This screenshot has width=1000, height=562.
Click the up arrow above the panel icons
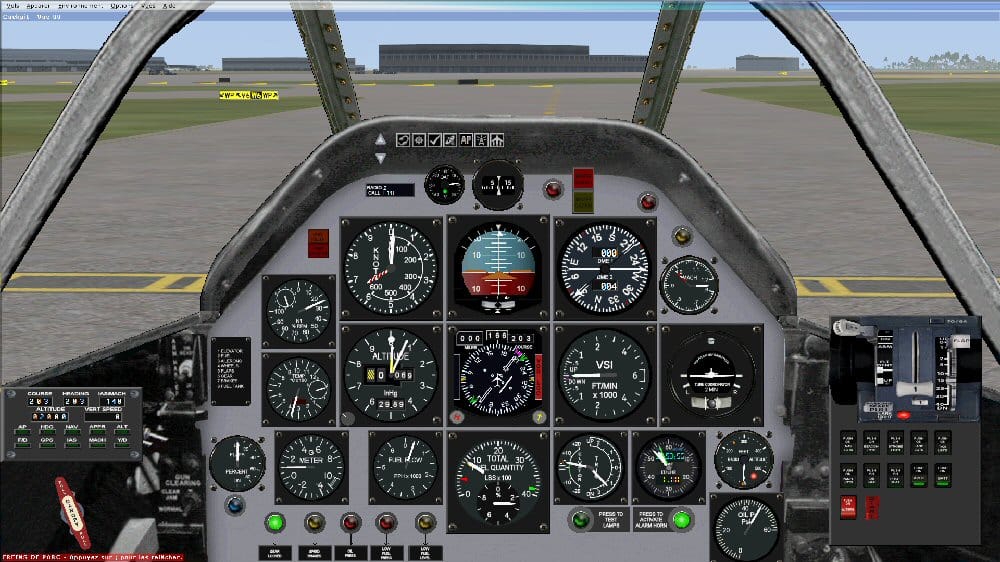380,138
